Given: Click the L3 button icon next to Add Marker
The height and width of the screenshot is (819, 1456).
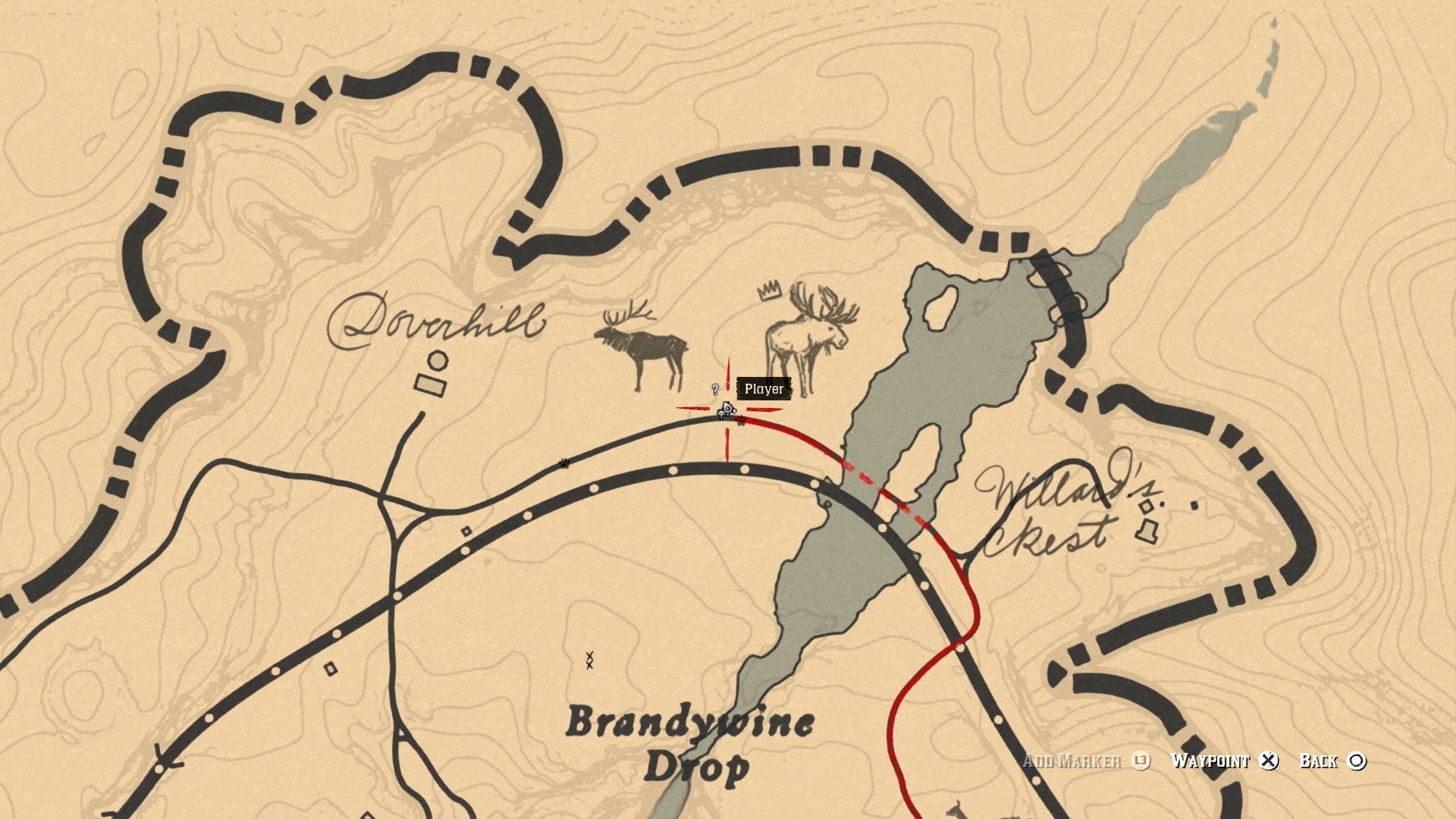Looking at the screenshot, I should (1139, 761).
